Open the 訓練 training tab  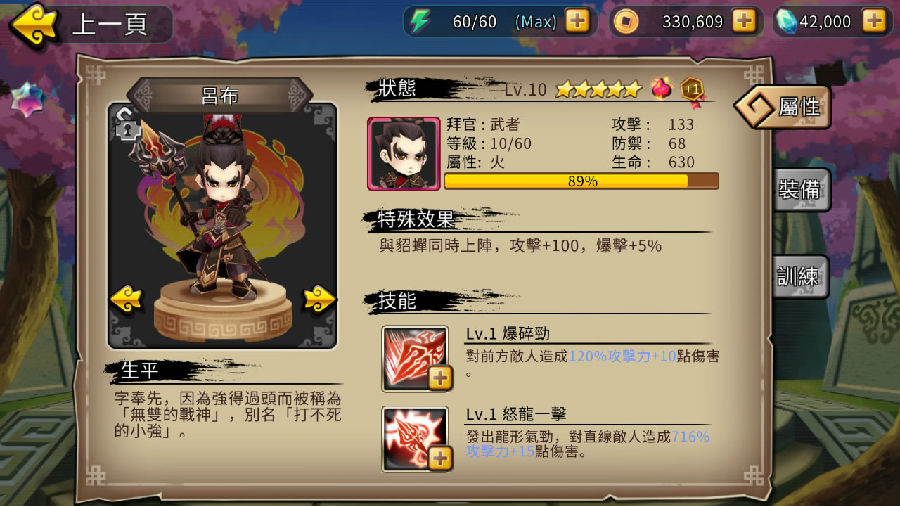(802, 276)
